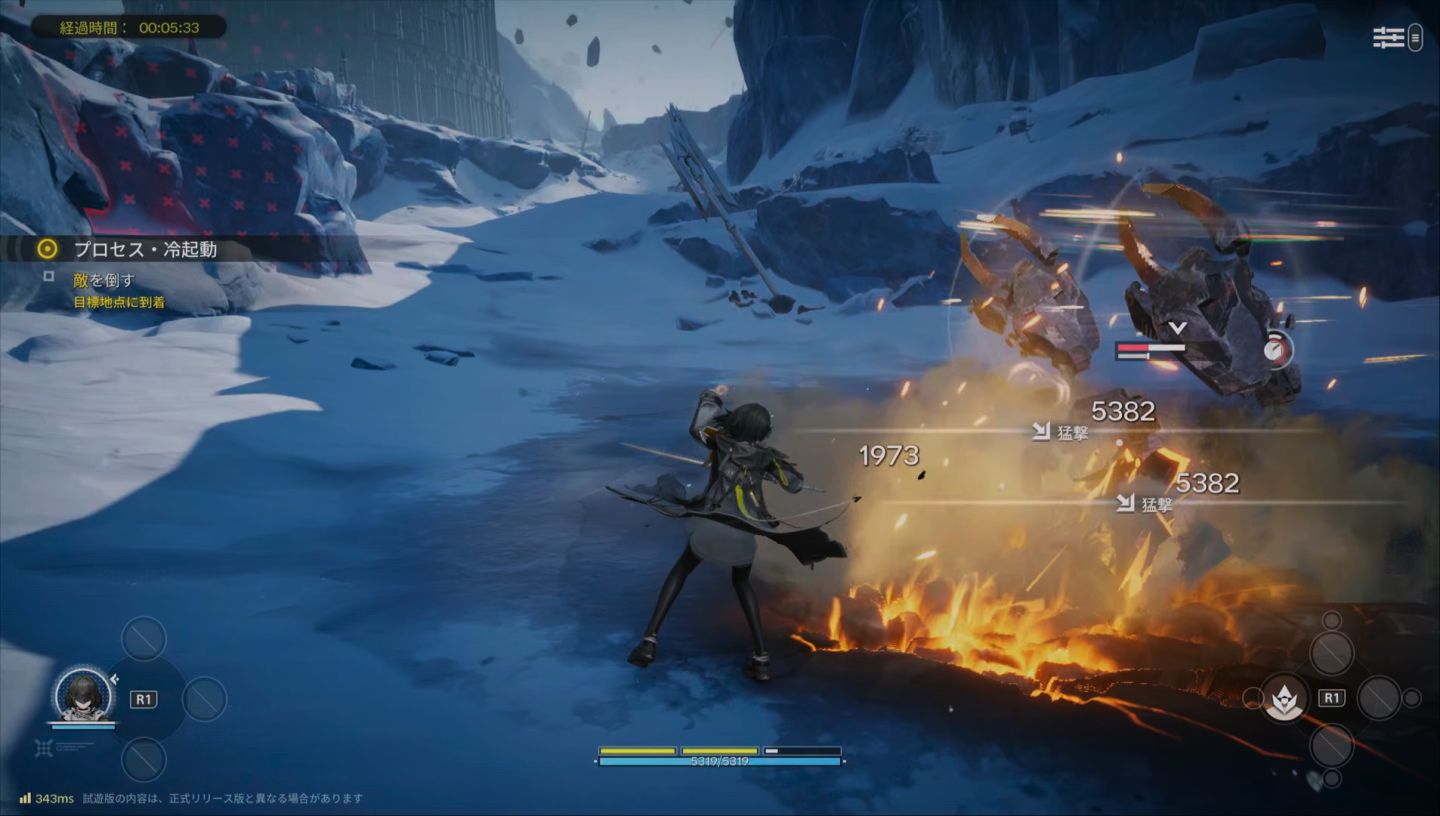The height and width of the screenshot is (816, 1440).
Task: Activate the crown-shaped combat skill icon
Action: 1284,698
